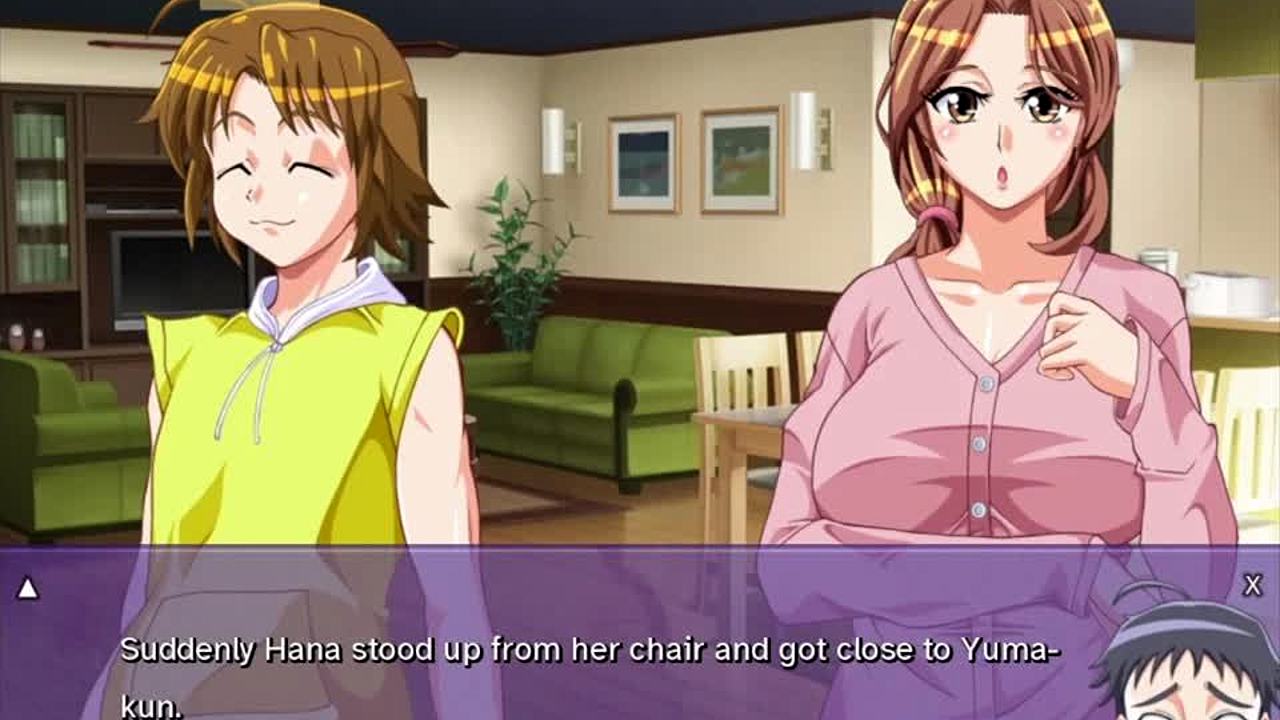
Task: Click the white triangle arrow icon
Action: pos(28,589)
